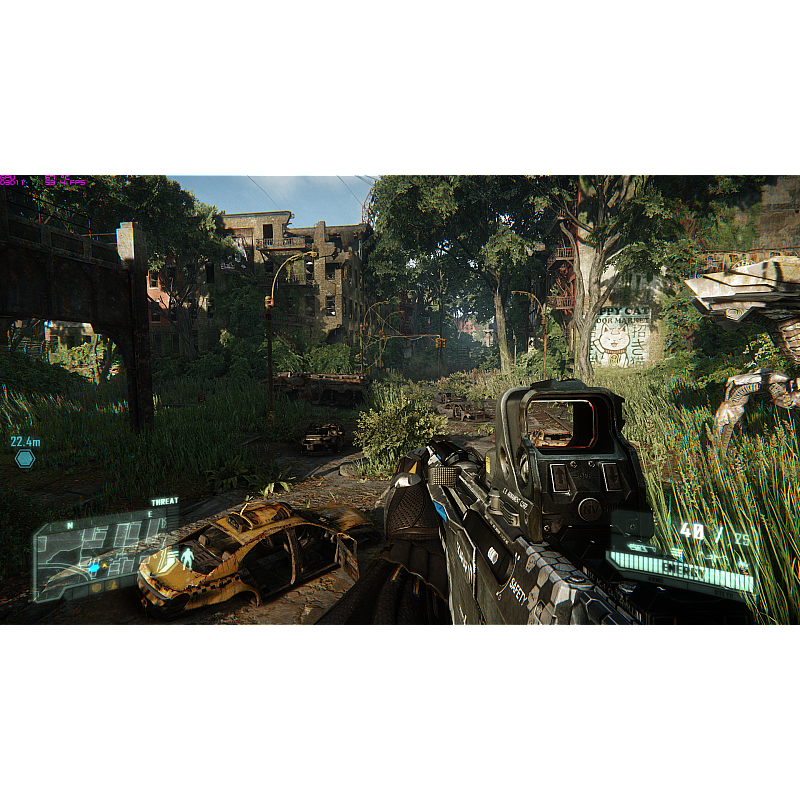Viewport: 800px width, 800px height.
Task: Click the blue player marker on minimap
Action: tap(94, 567)
